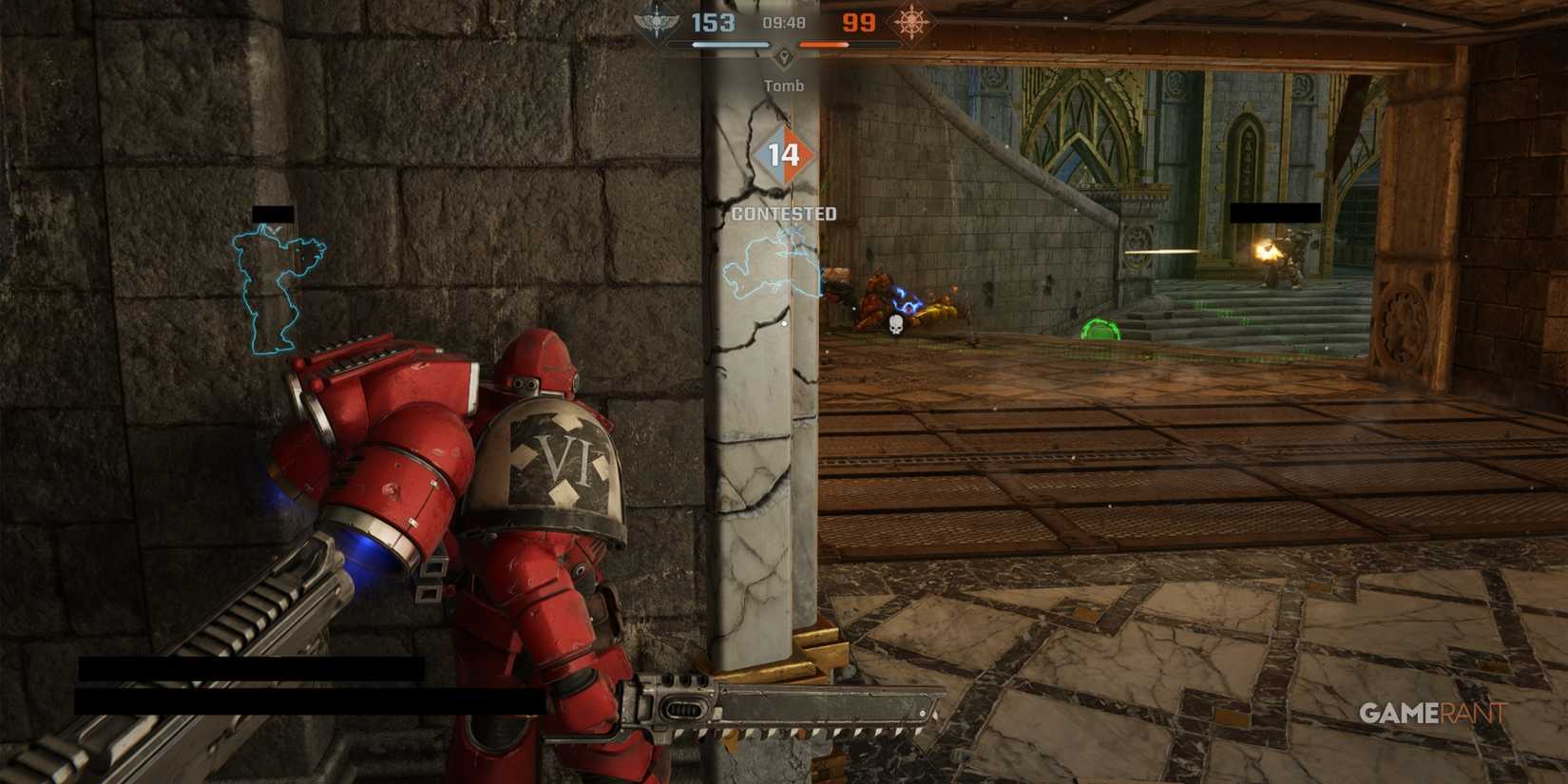Select the Tomb objective label
The width and height of the screenshot is (1568, 784).
pyautogui.click(x=781, y=85)
